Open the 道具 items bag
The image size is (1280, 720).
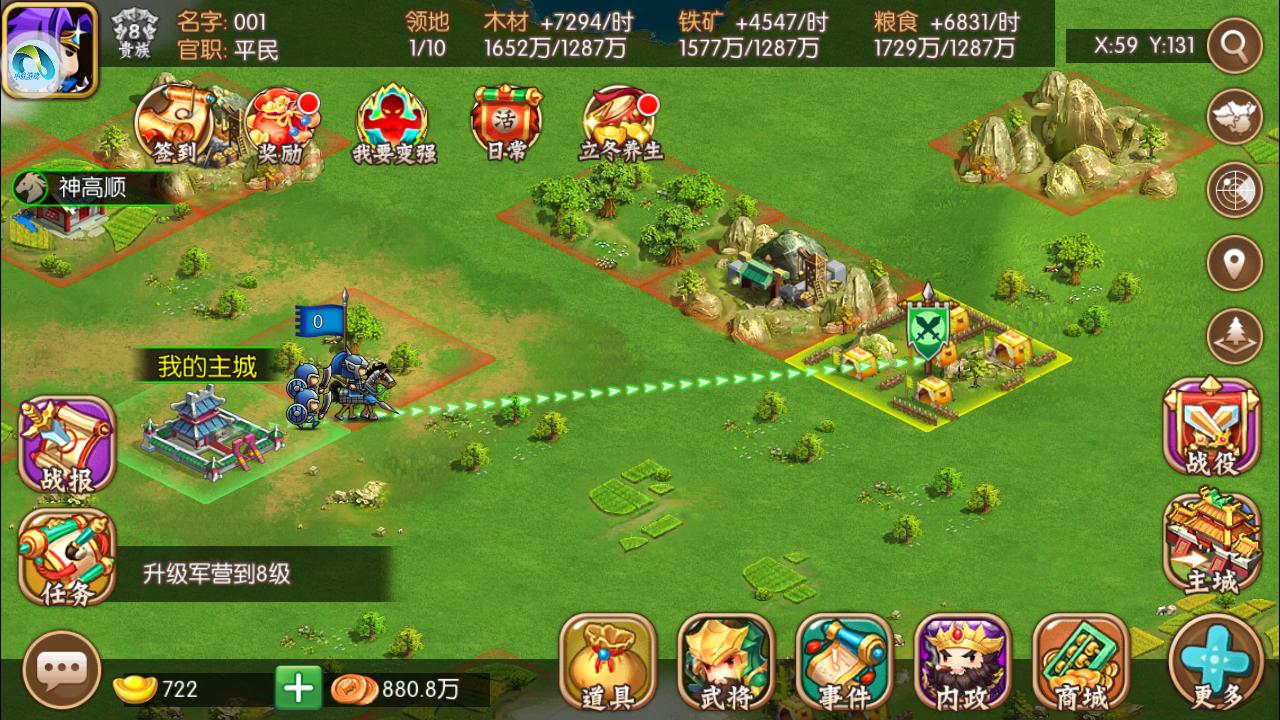(x=607, y=662)
